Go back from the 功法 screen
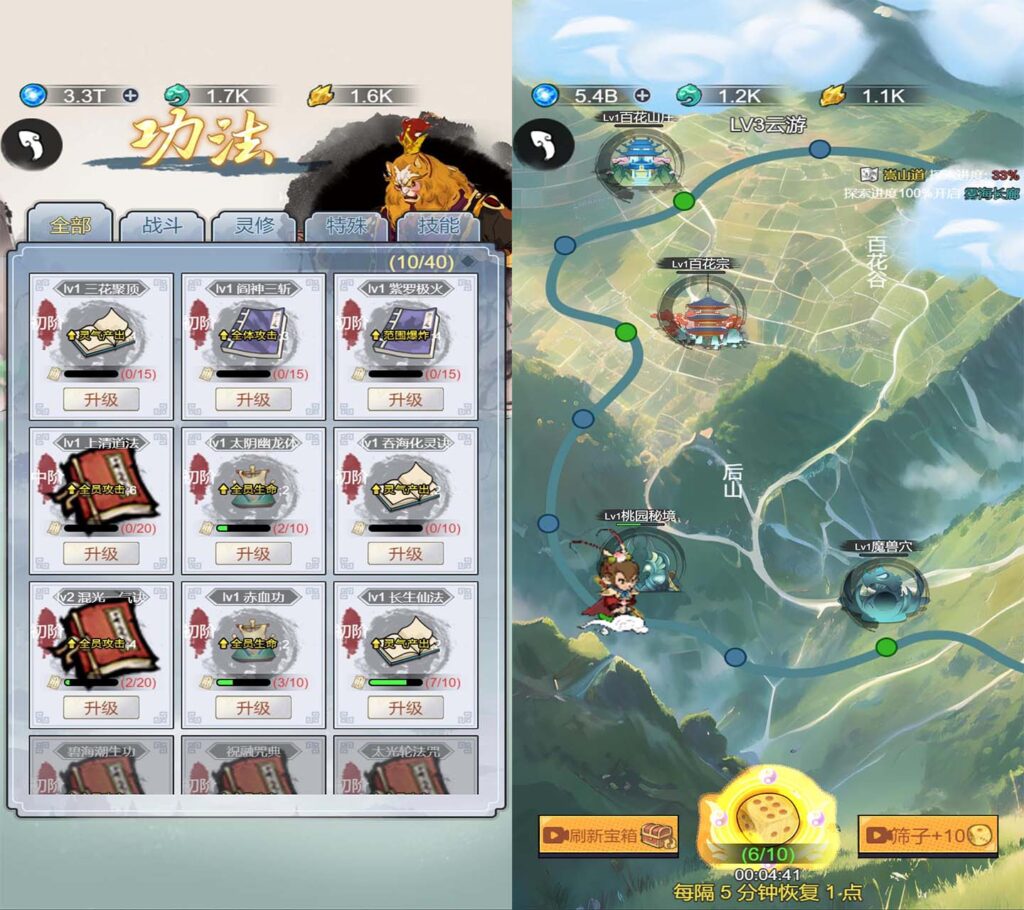This screenshot has width=1024, height=910. point(31,145)
